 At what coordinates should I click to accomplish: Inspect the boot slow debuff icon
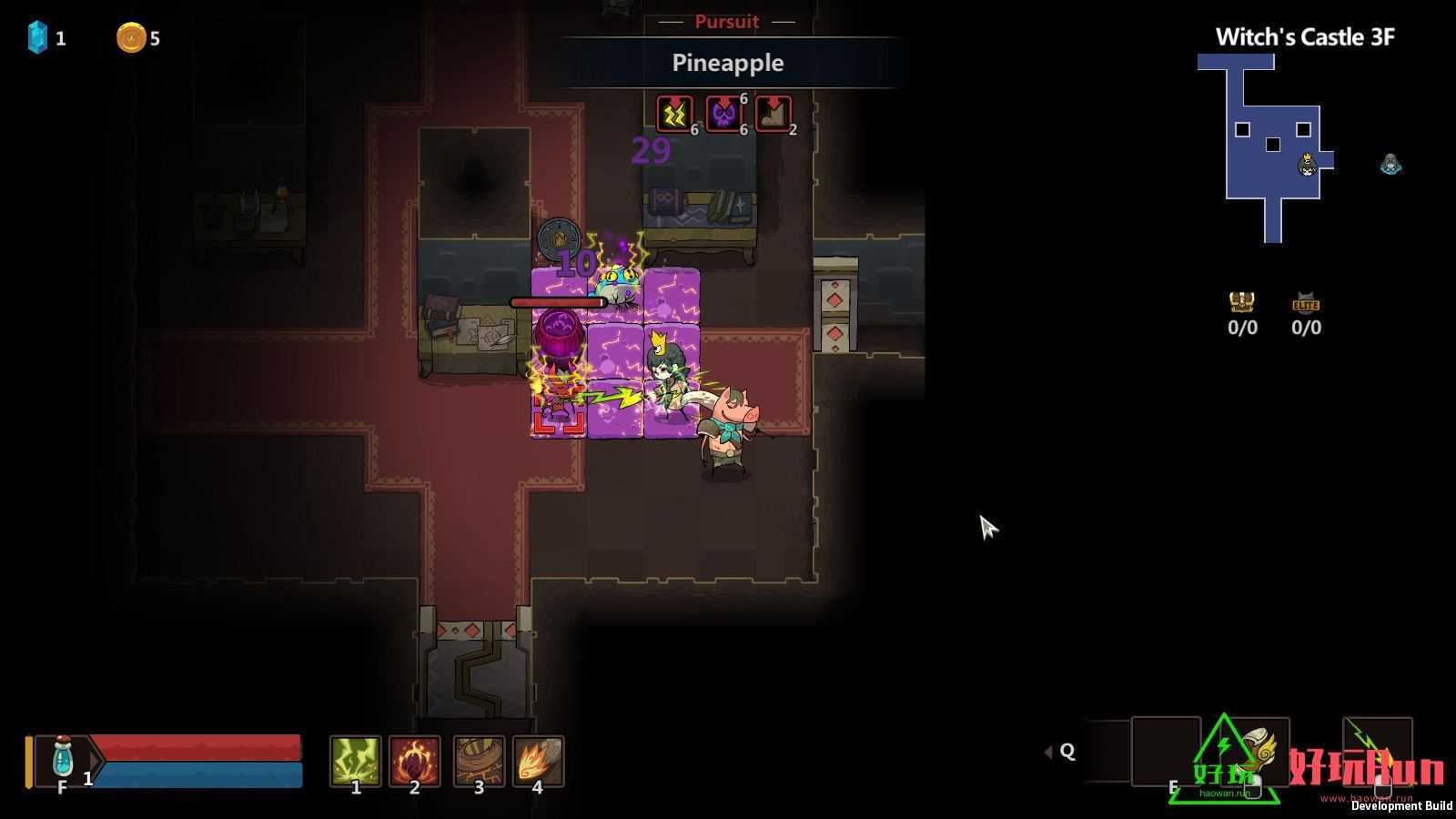coord(773,115)
